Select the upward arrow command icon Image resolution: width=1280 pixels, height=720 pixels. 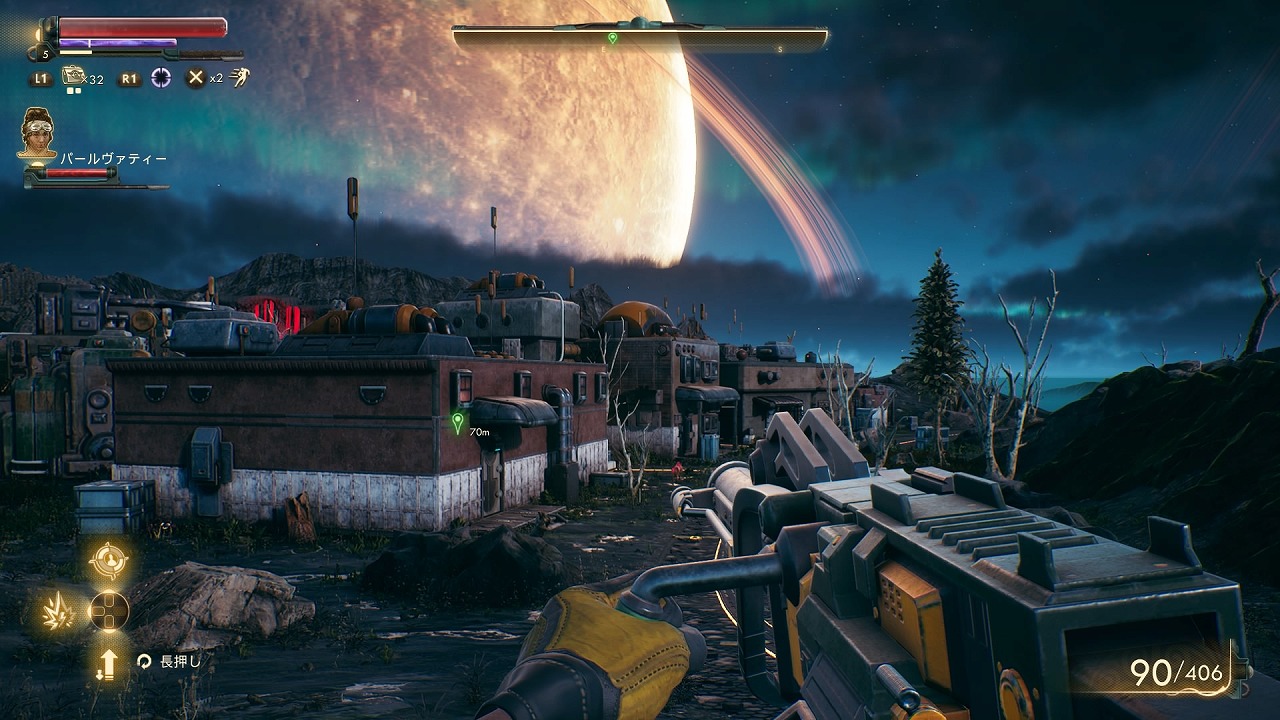coord(107,663)
